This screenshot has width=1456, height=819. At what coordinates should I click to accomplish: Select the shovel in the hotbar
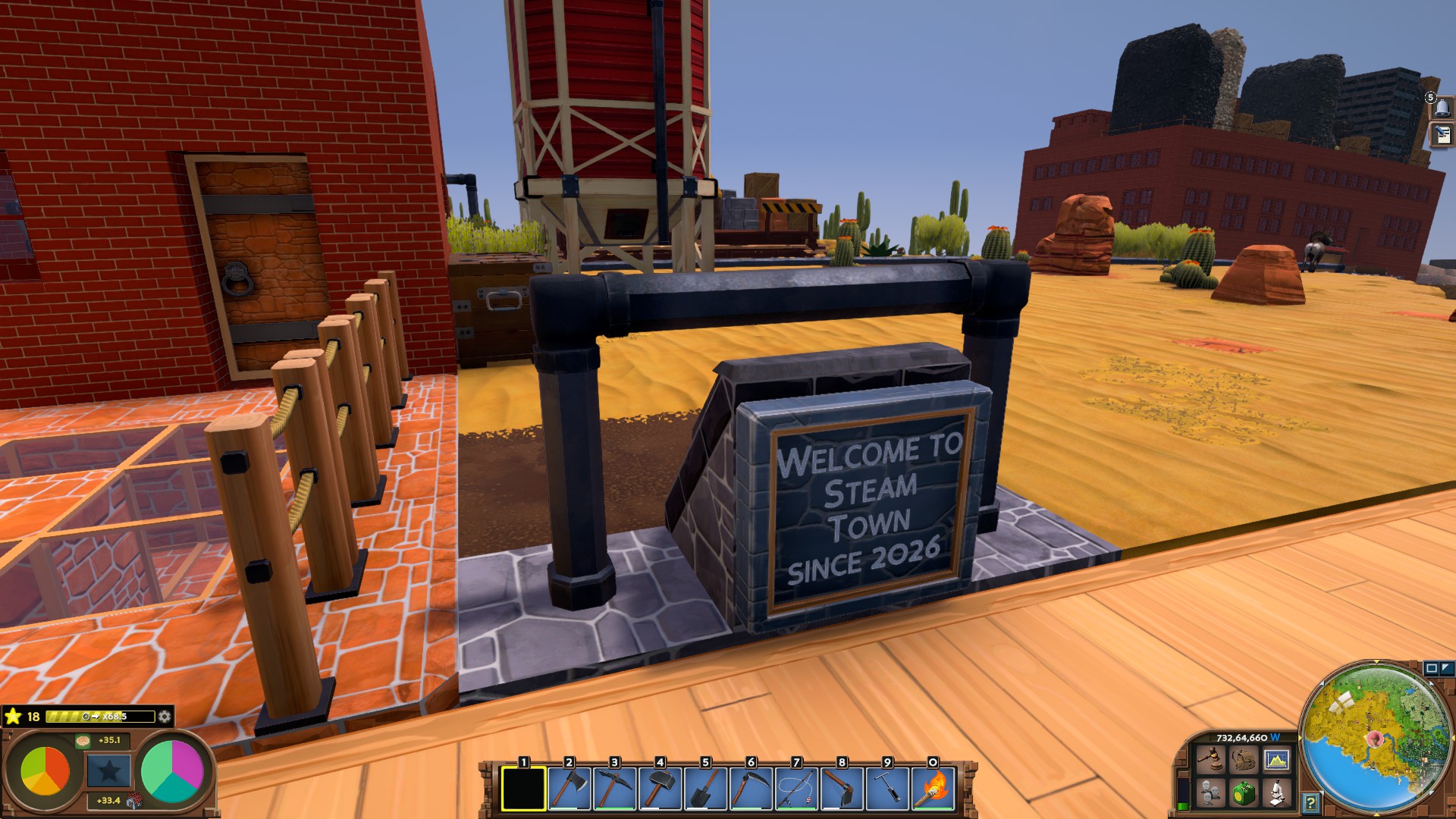(x=705, y=789)
